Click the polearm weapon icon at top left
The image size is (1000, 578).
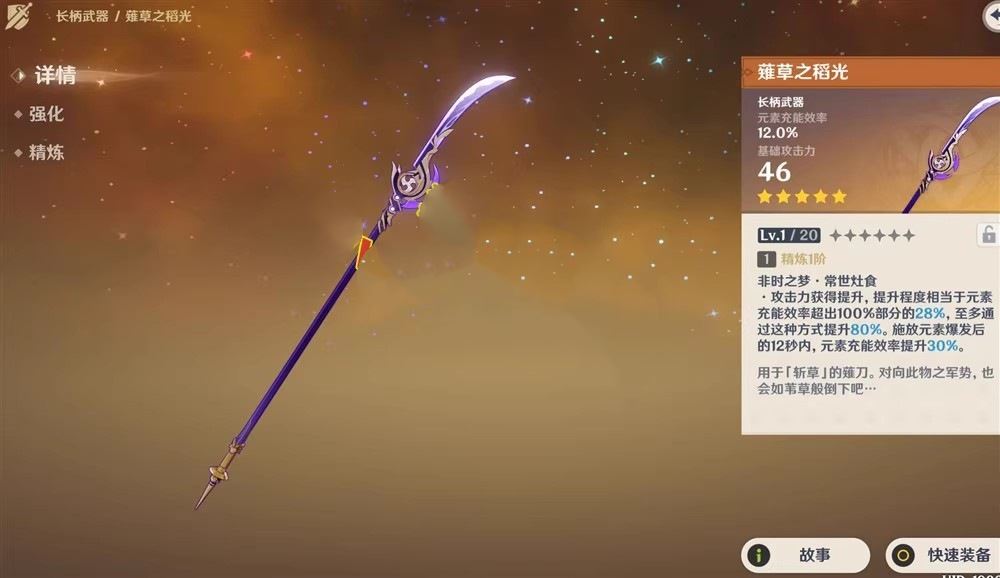pyautogui.click(x=19, y=17)
